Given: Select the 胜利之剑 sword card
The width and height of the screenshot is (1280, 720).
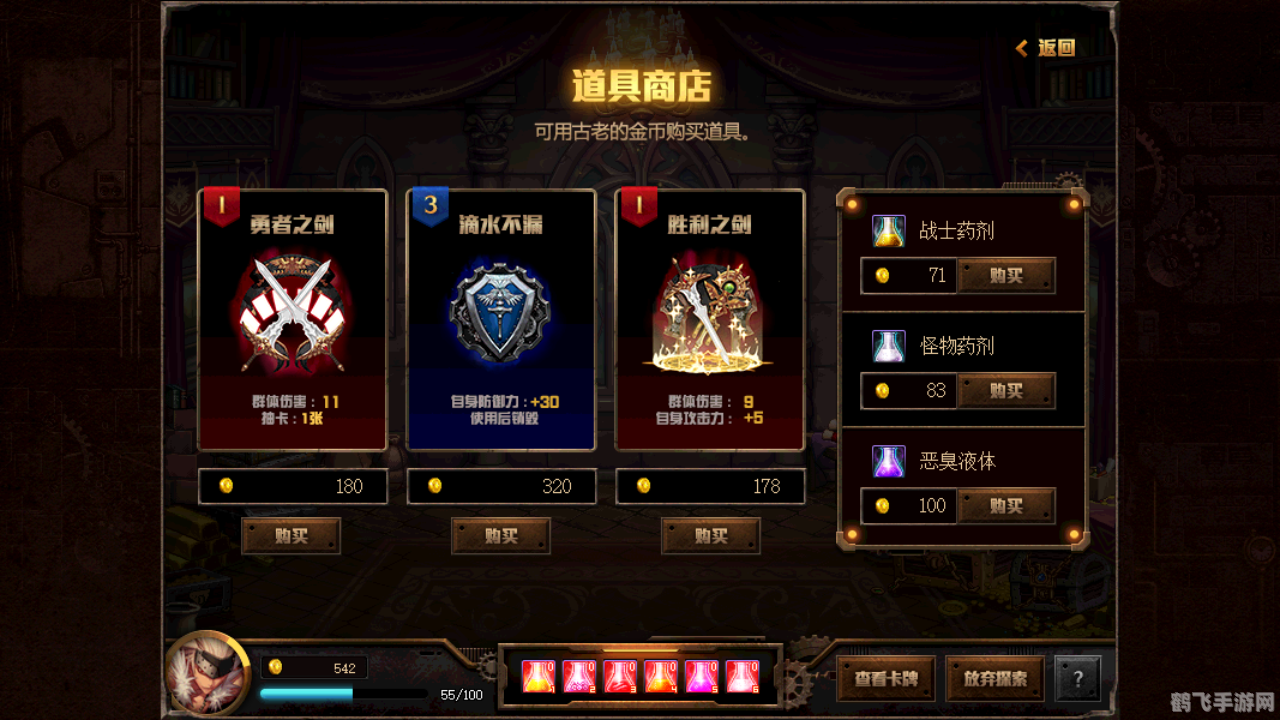Looking at the screenshot, I should point(709,318).
